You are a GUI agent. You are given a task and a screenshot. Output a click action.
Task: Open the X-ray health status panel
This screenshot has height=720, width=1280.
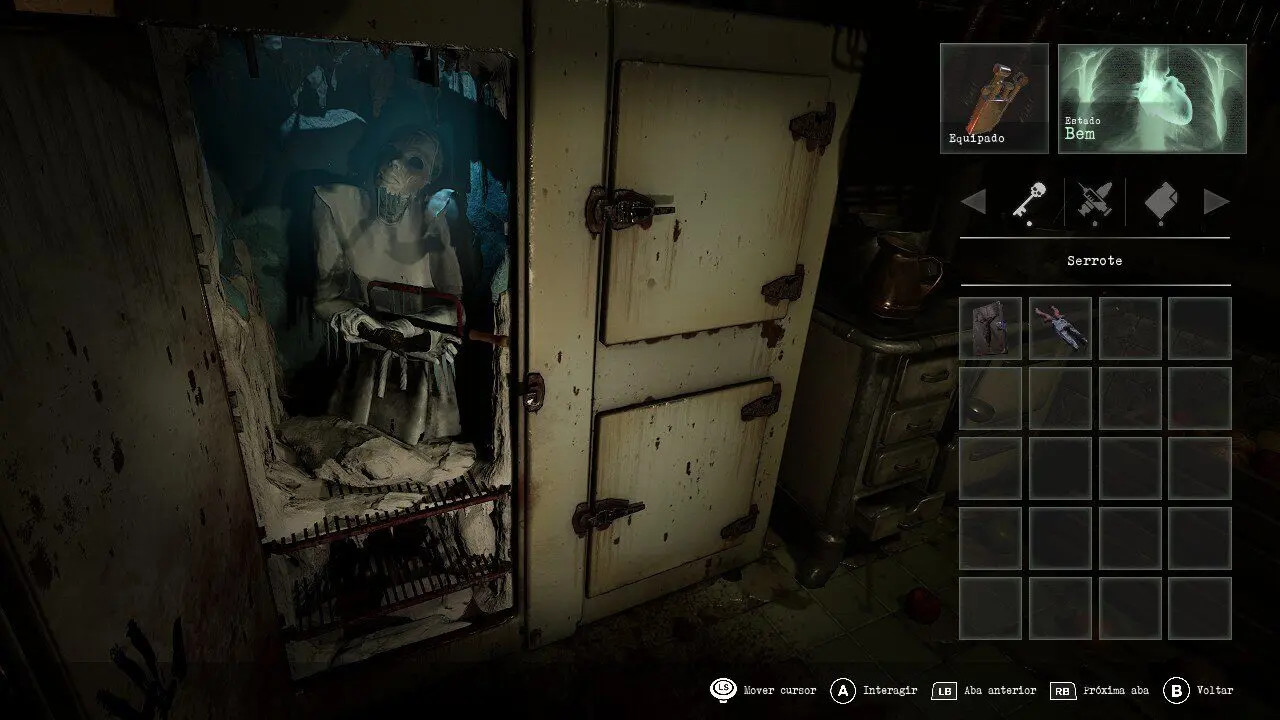coord(1152,98)
